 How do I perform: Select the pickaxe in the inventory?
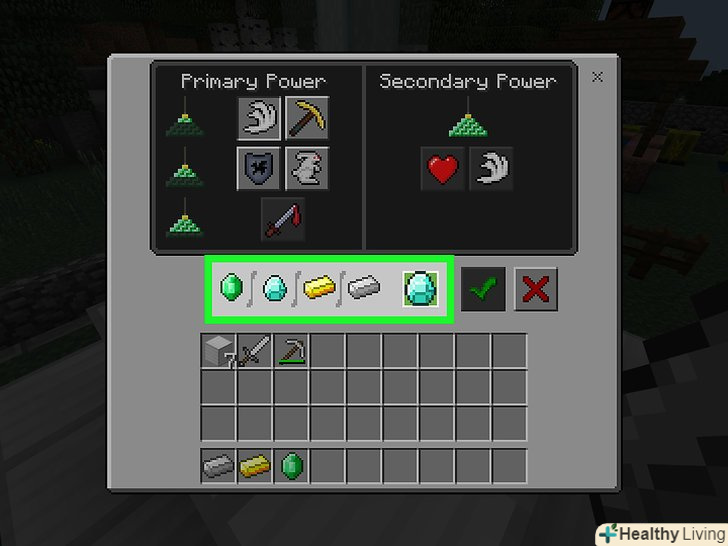291,352
